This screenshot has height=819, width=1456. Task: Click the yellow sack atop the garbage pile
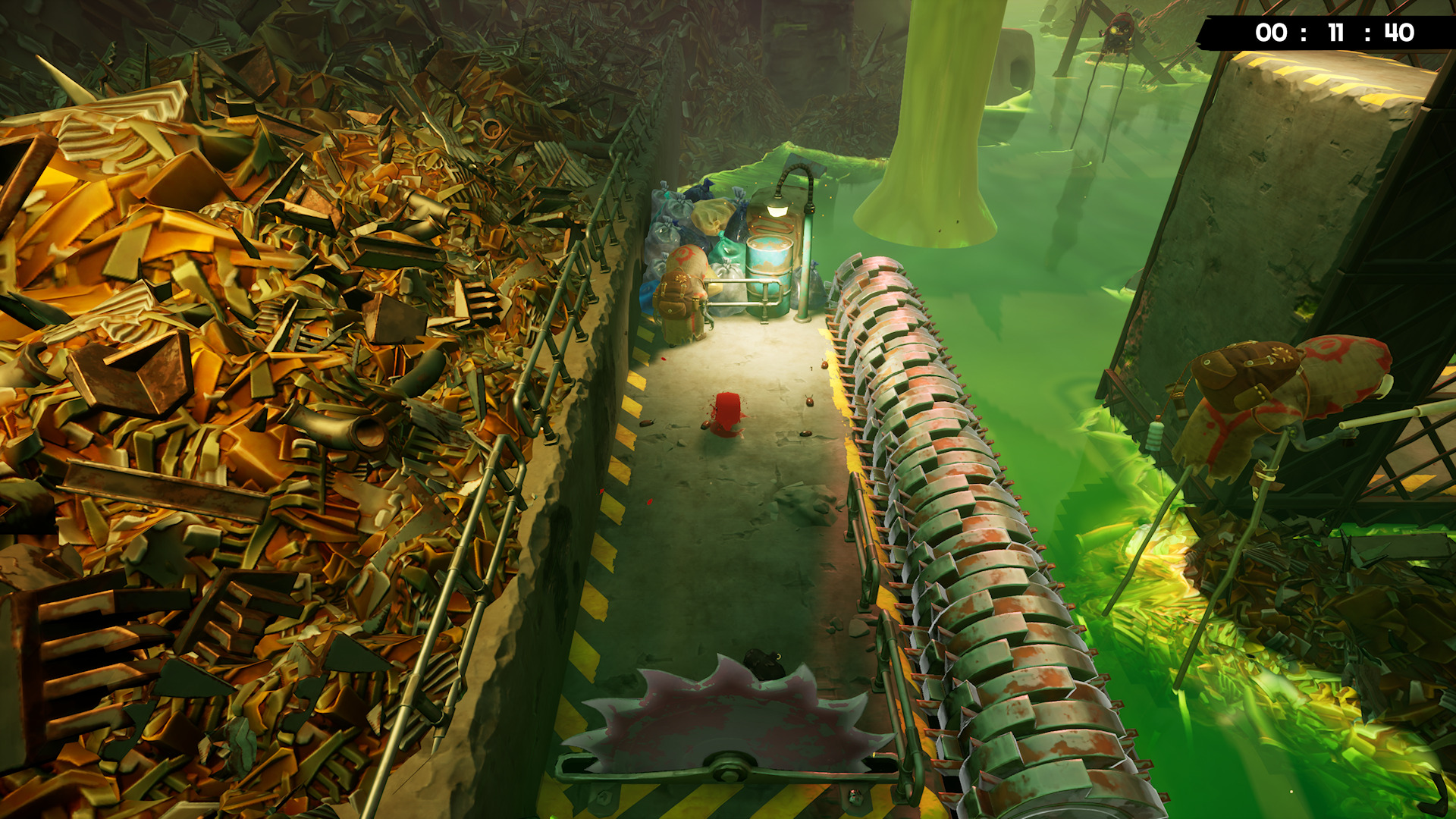tap(710, 218)
